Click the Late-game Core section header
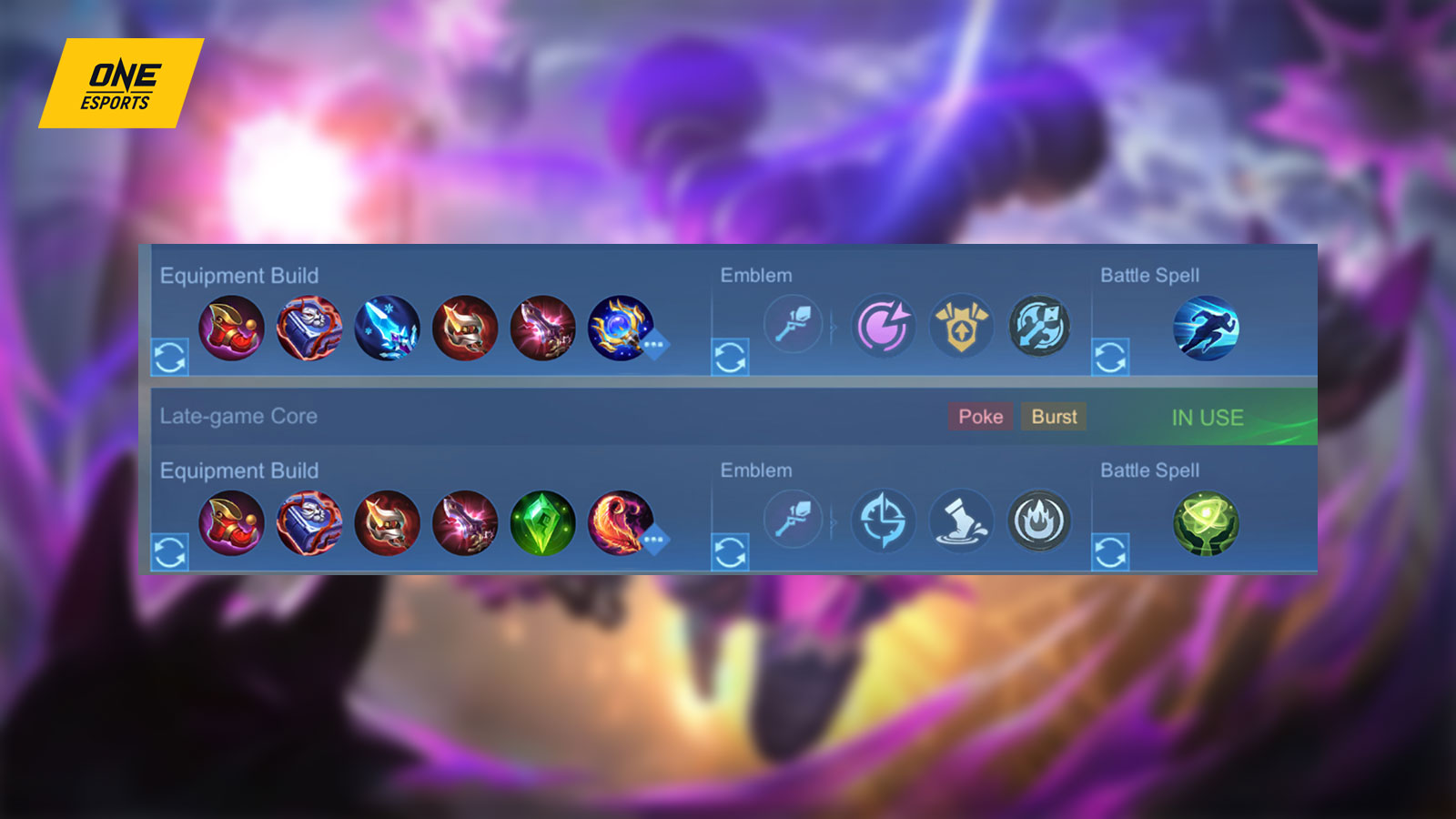This screenshot has width=1456, height=819. coord(237,417)
